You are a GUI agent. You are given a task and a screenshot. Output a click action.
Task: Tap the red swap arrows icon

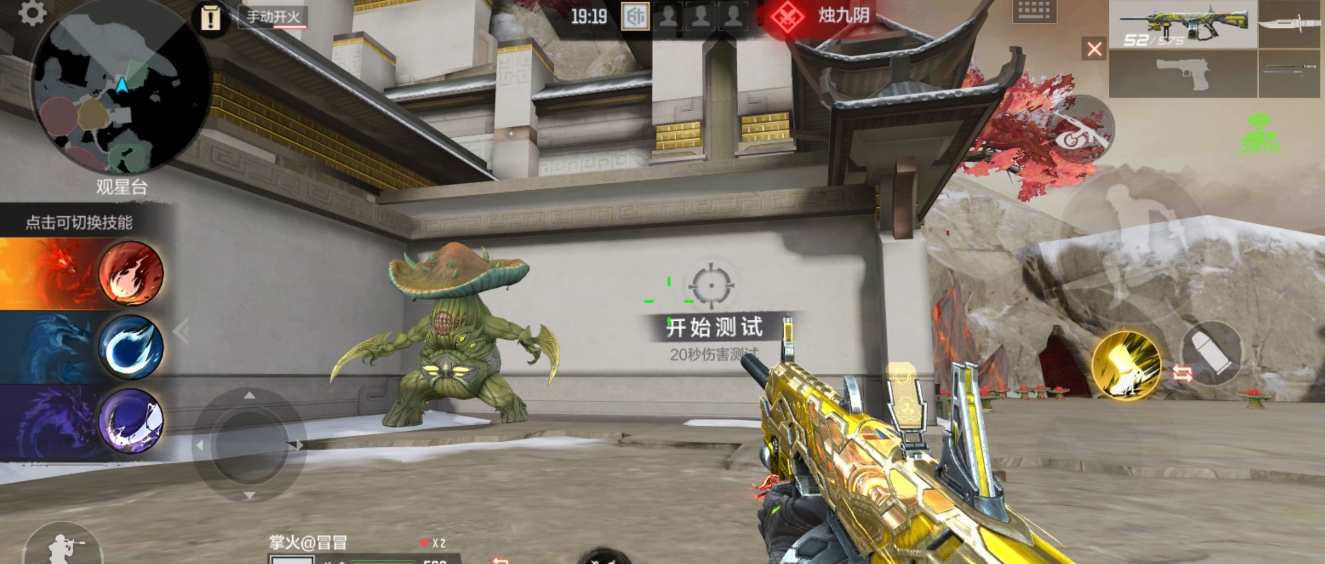click(x=1182, y=373)
